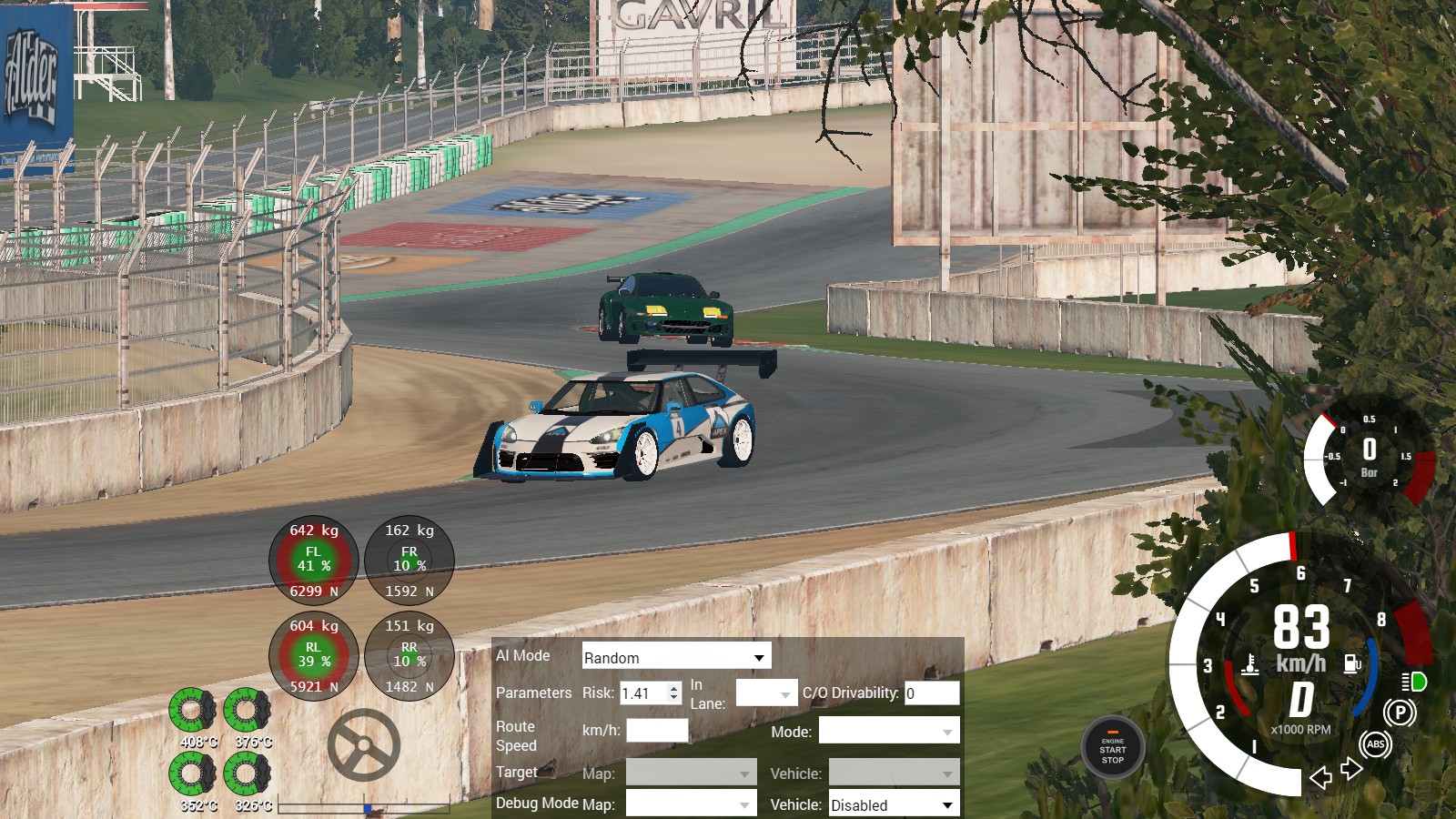Focus the Route Speed km/h field
This screenshot has width=1456, height=819.
(657, 731)
